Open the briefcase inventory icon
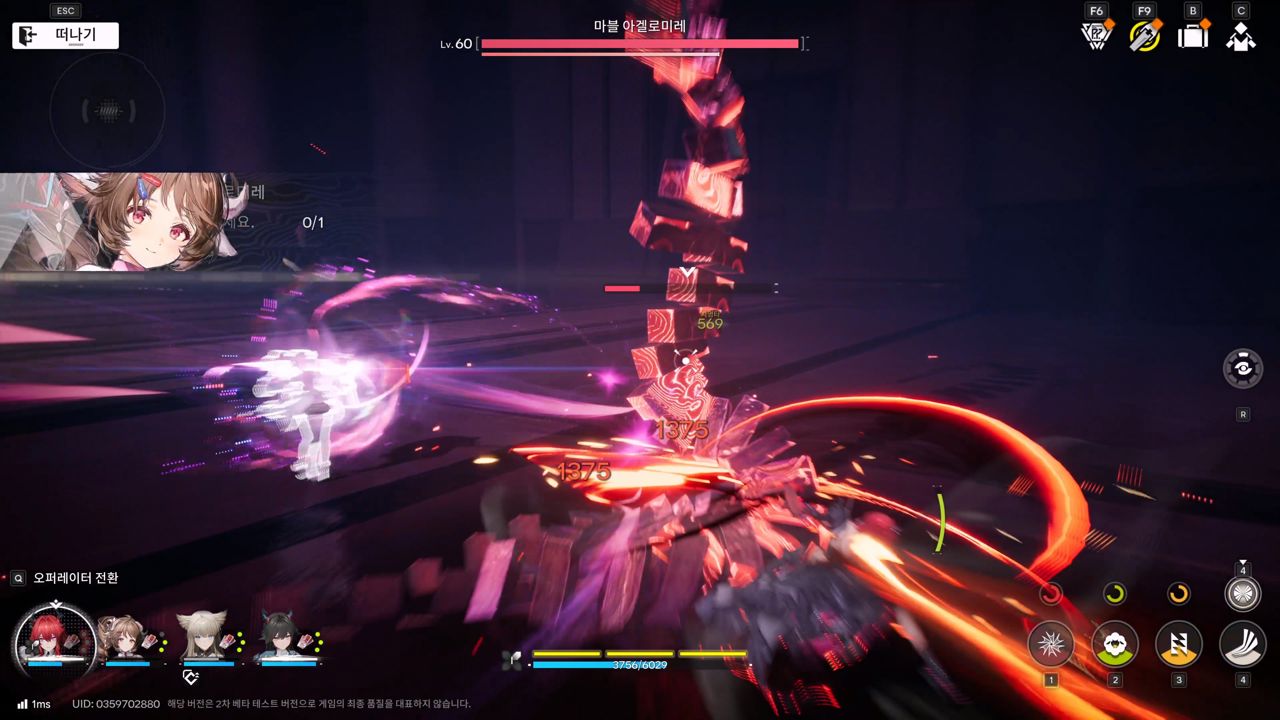 1193,36
